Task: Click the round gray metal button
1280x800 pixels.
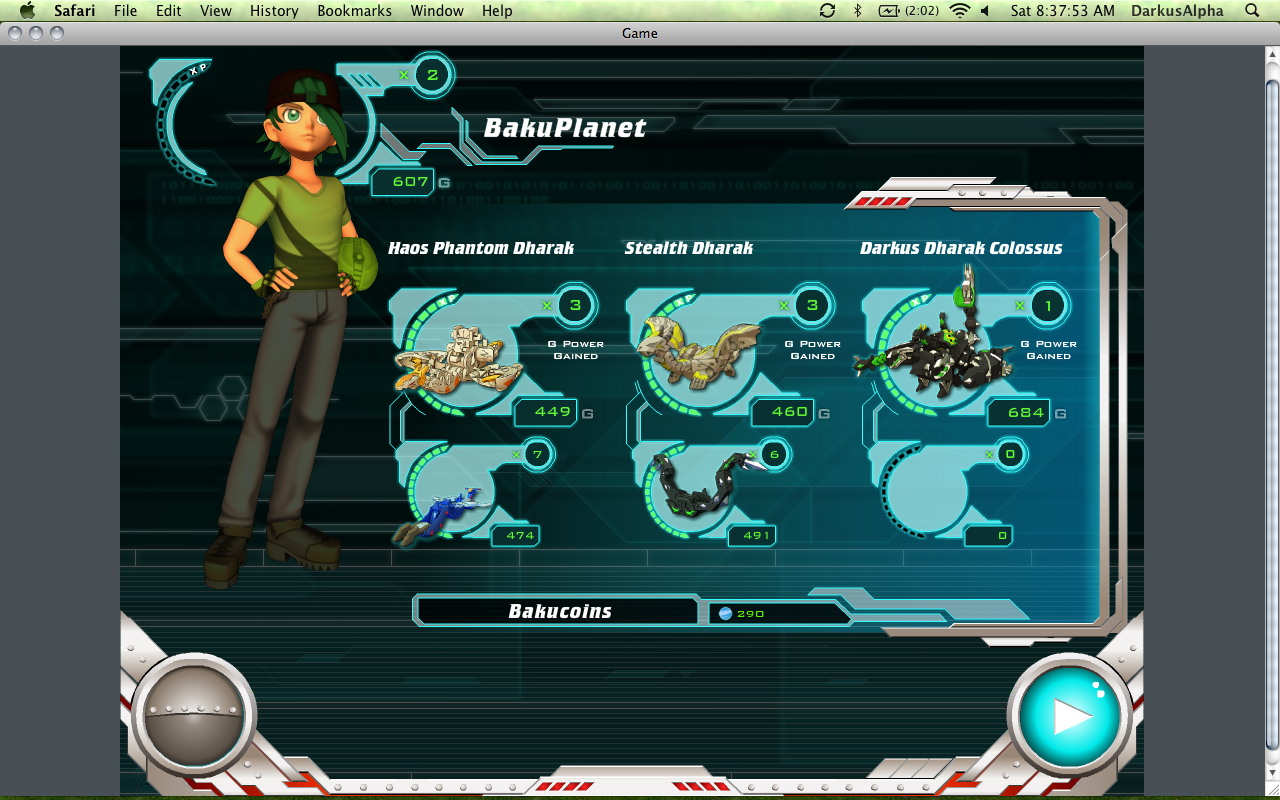Action: click(193, 714)
